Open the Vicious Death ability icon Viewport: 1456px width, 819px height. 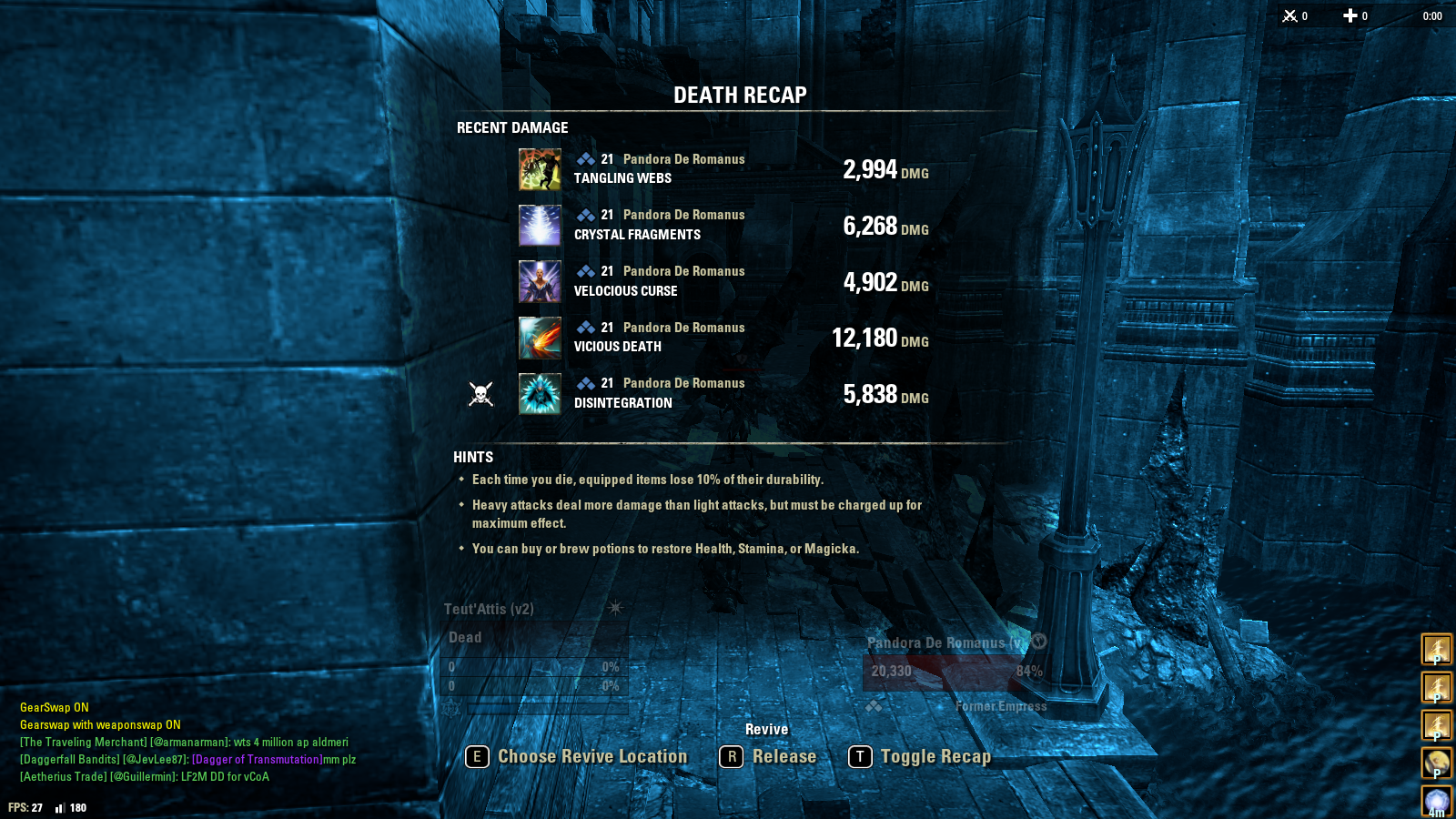click(540, 338)
